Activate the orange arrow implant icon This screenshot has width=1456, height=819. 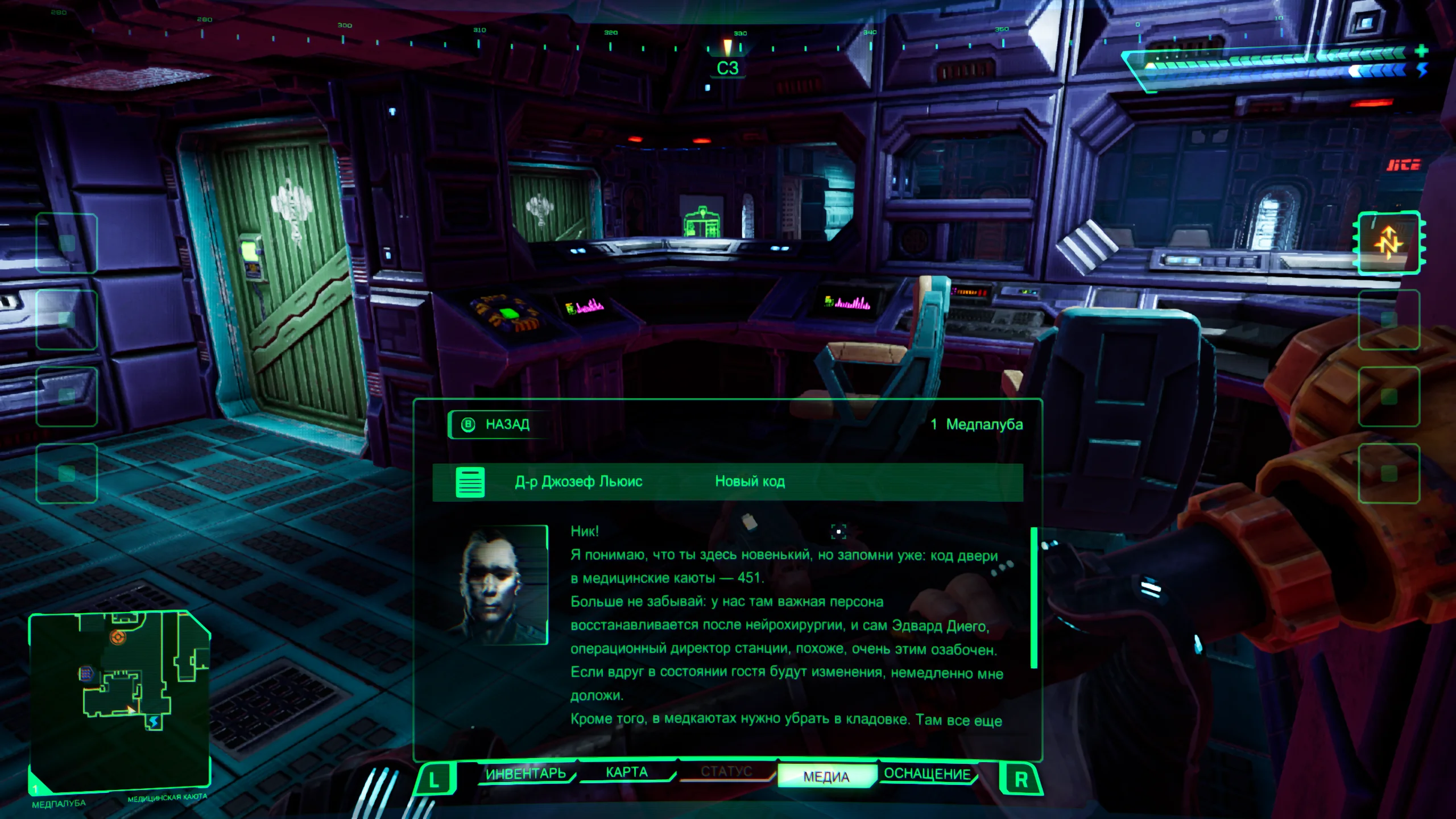point(1388,243)
